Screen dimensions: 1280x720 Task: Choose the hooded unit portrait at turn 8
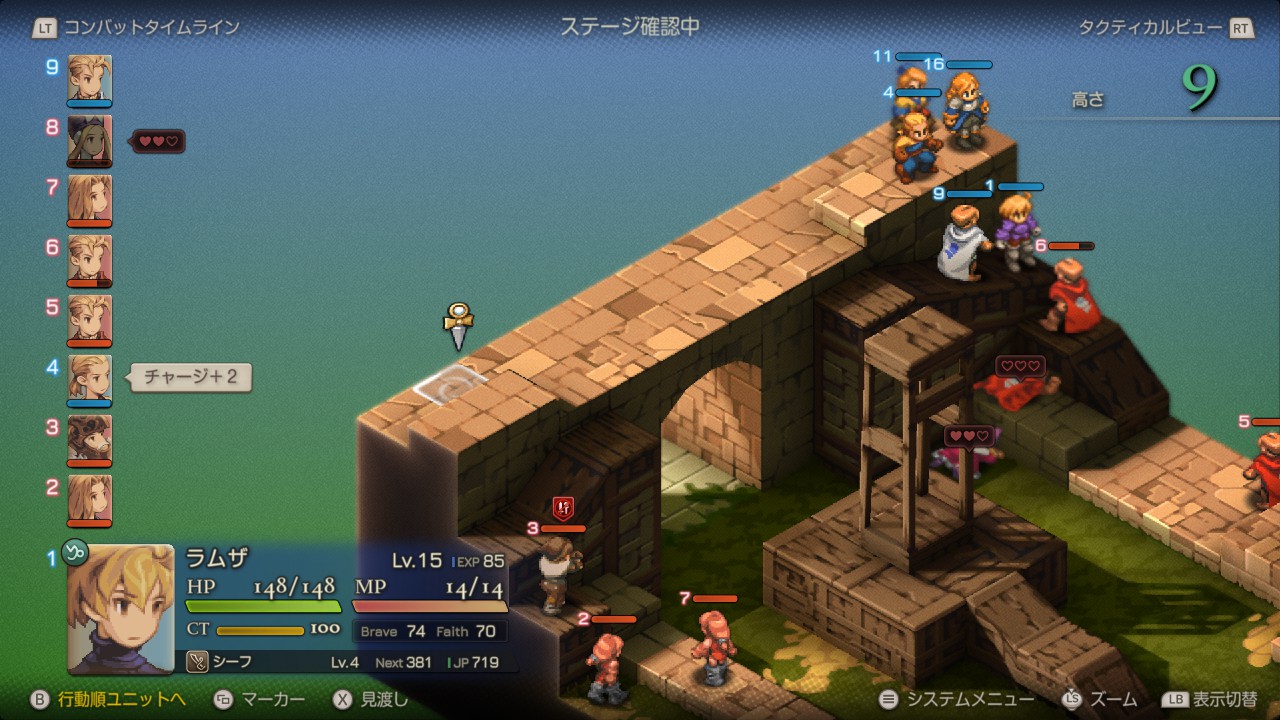[90, 139]
